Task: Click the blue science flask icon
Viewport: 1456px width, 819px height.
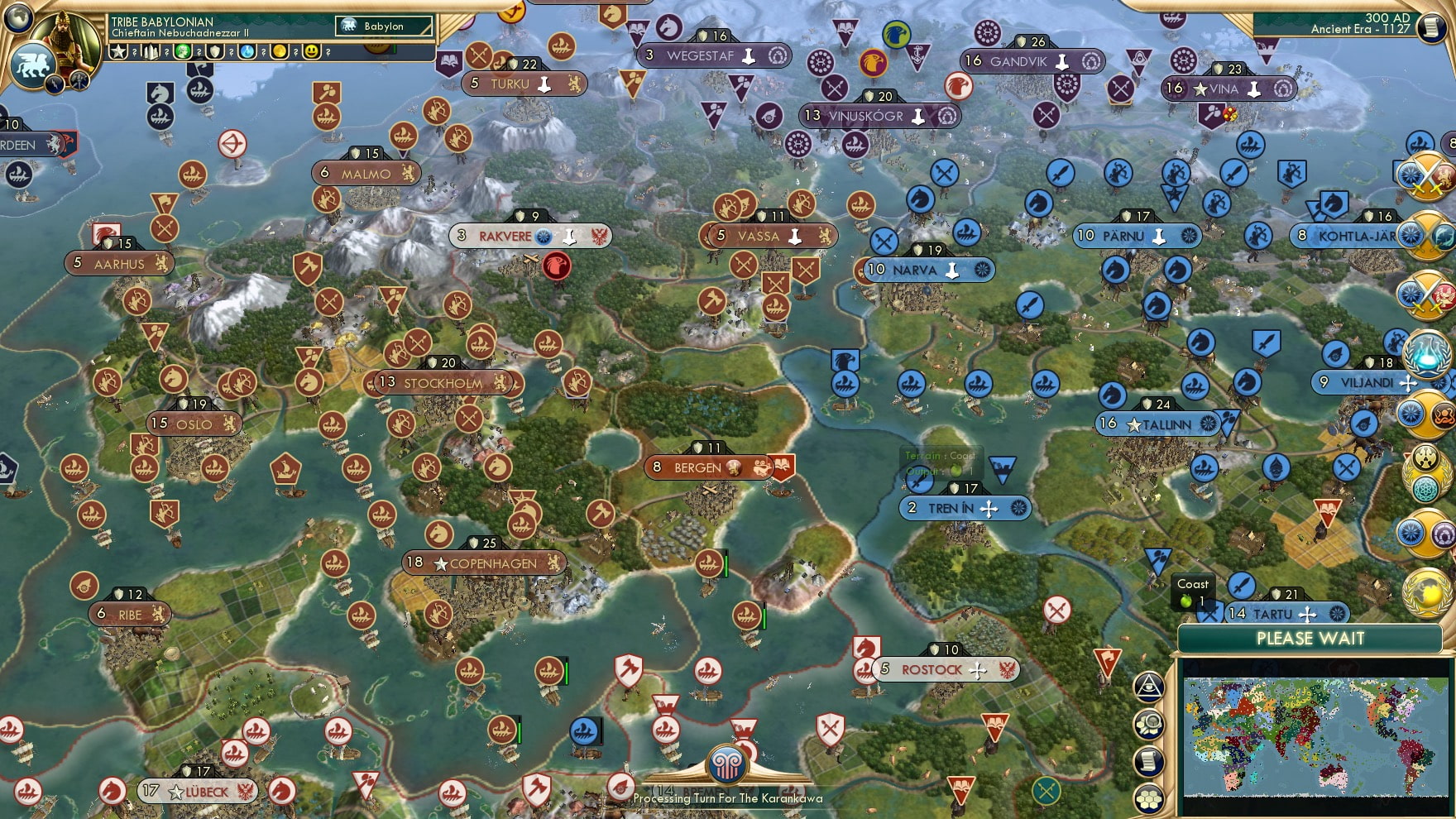Action: 247,51
